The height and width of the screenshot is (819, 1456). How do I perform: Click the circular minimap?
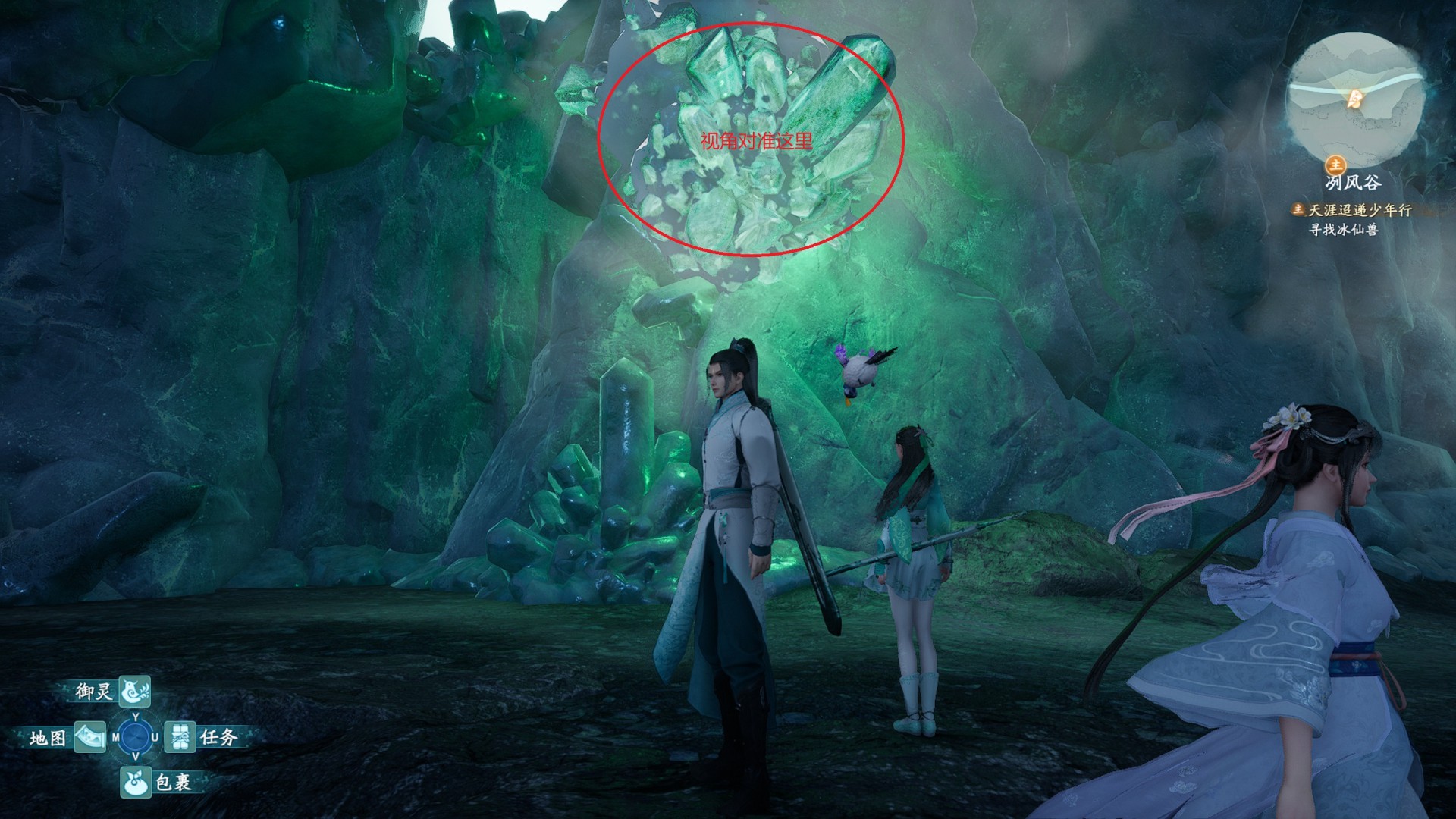[1355, 99]
